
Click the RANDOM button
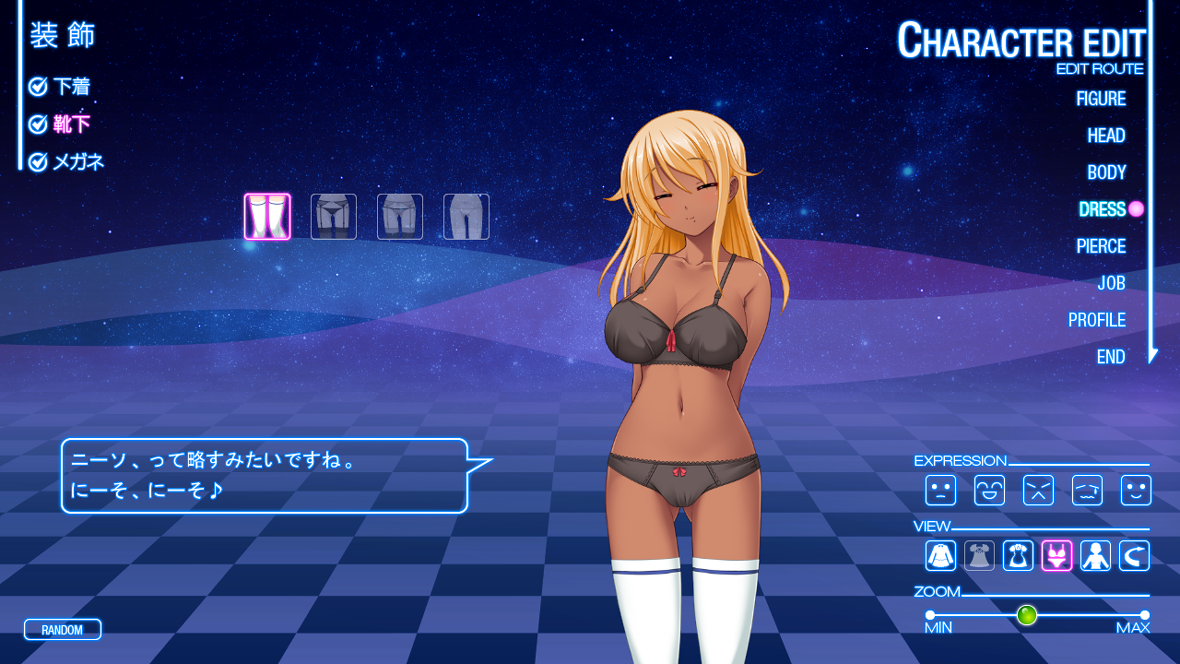pos(62,630)
